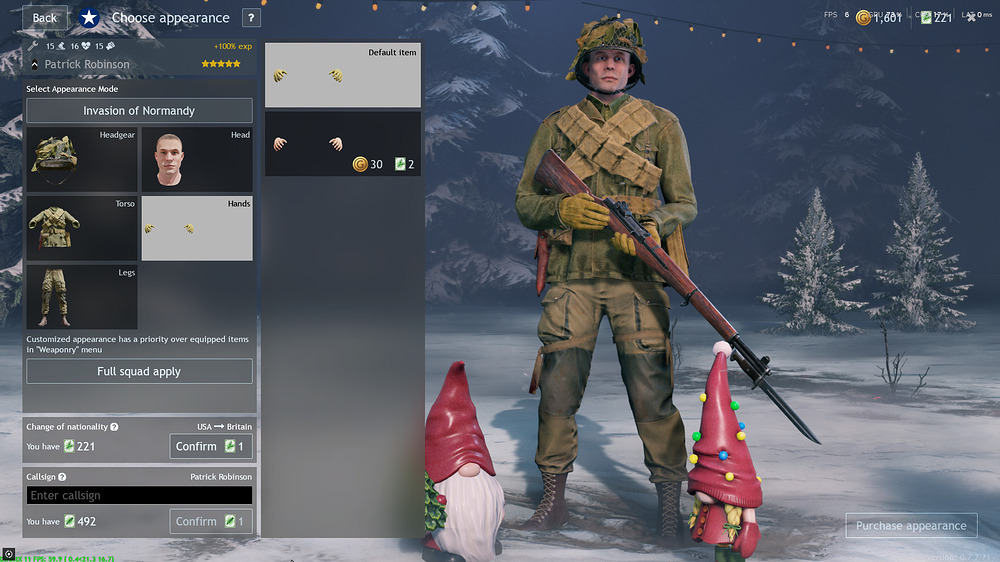
Task: Choose the Hands appearance slot
Action: point(196,228)
